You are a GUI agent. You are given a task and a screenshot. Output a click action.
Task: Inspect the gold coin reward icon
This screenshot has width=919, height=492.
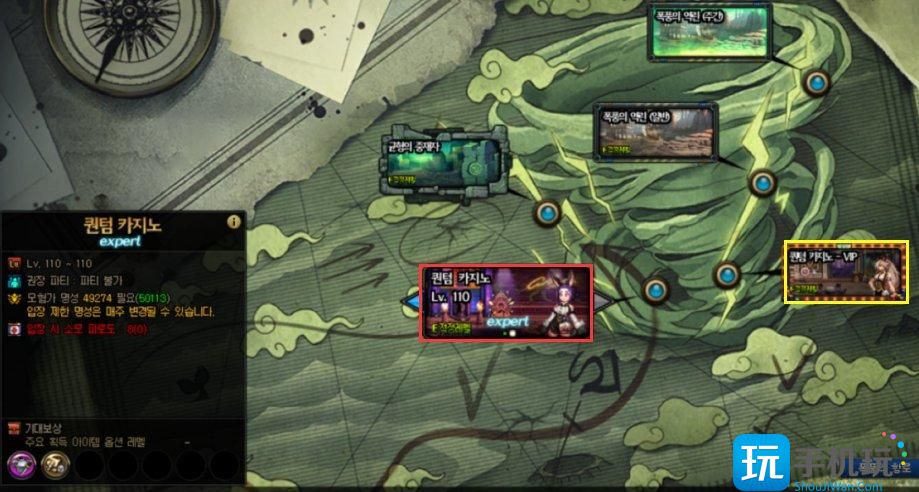pyautogui.click(x=54, y=465)
